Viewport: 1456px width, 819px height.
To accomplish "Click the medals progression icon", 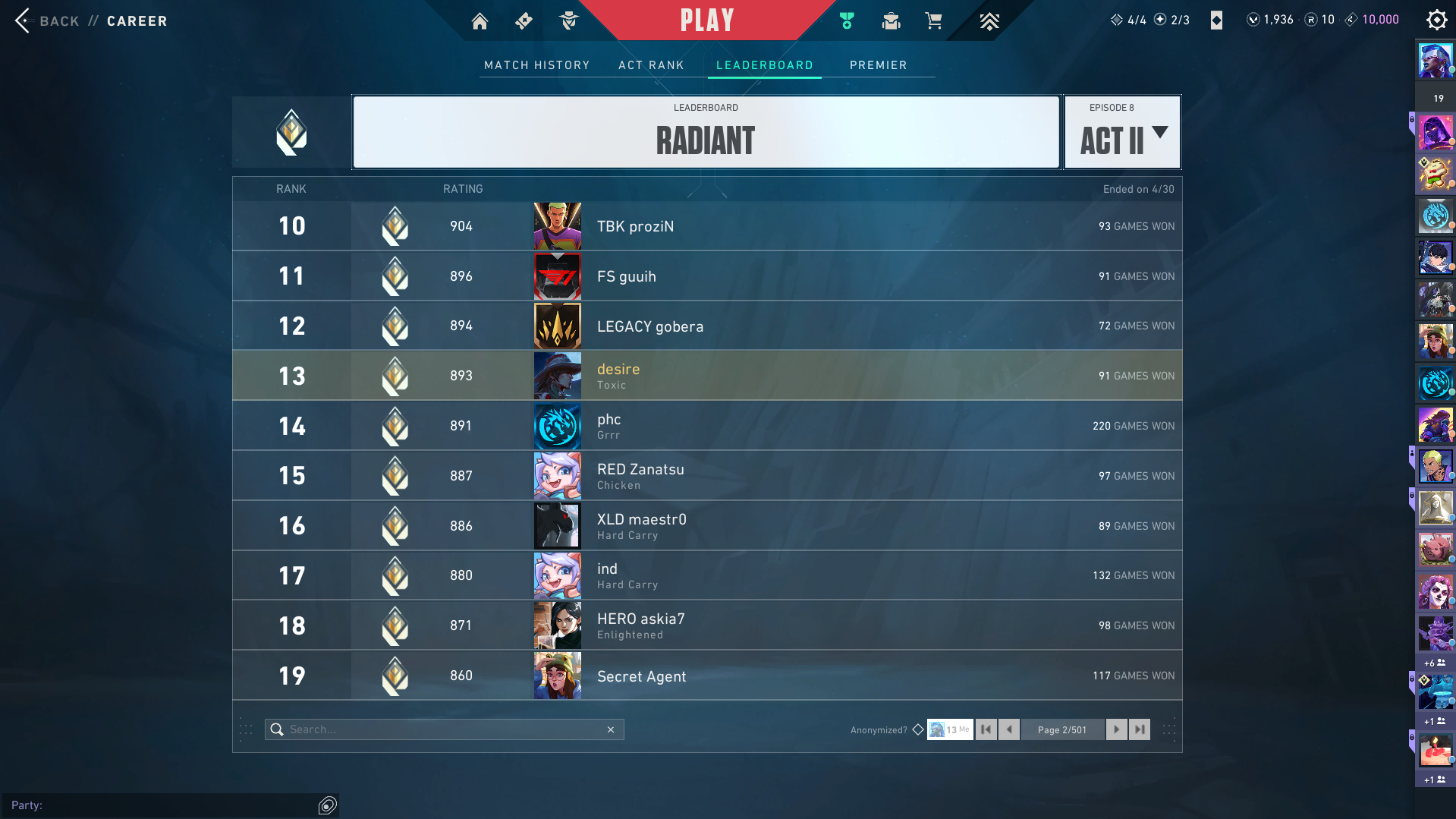I will coord(847,20).
